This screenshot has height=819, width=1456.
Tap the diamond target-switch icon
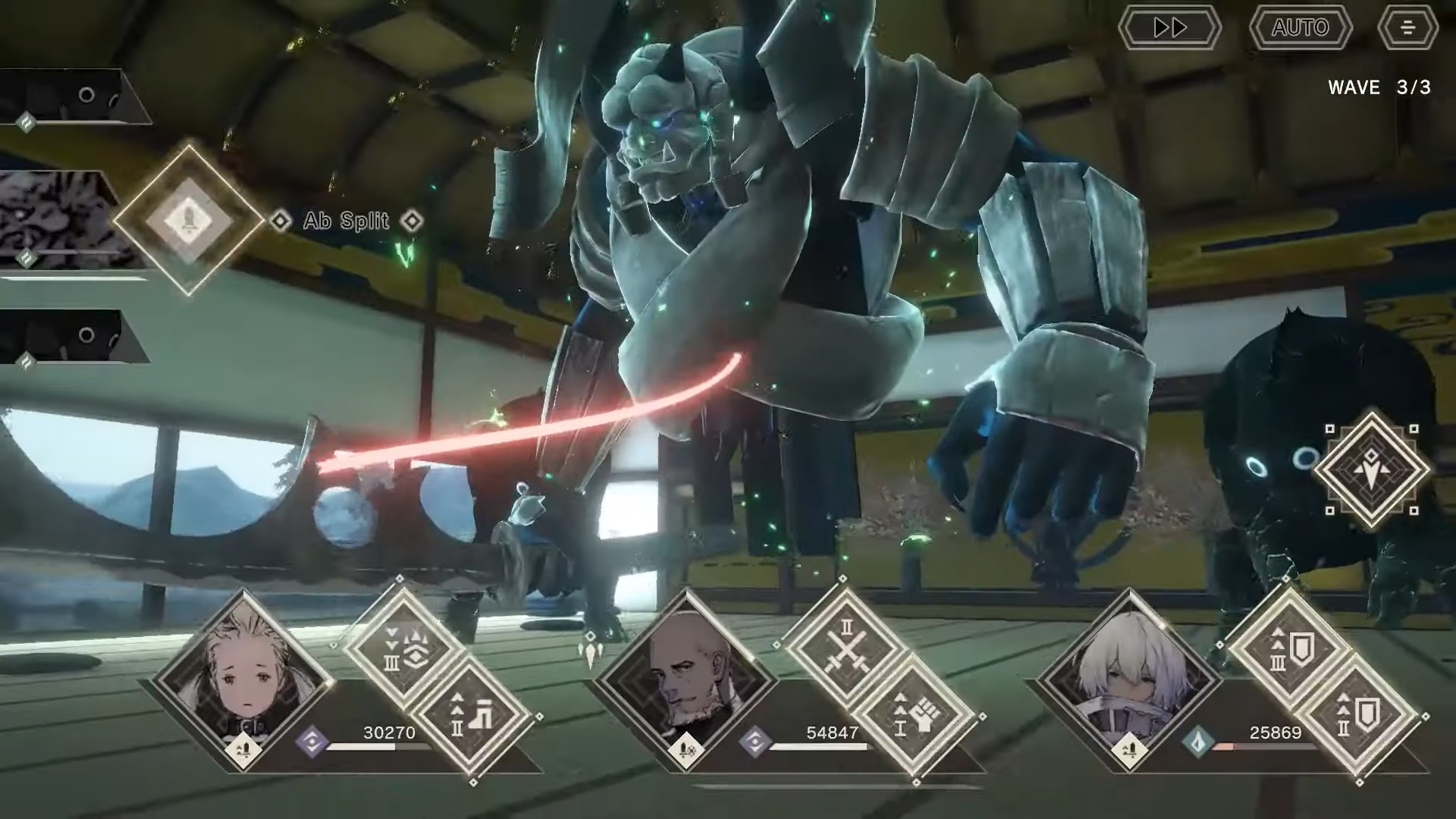[x=1371, y=469]
